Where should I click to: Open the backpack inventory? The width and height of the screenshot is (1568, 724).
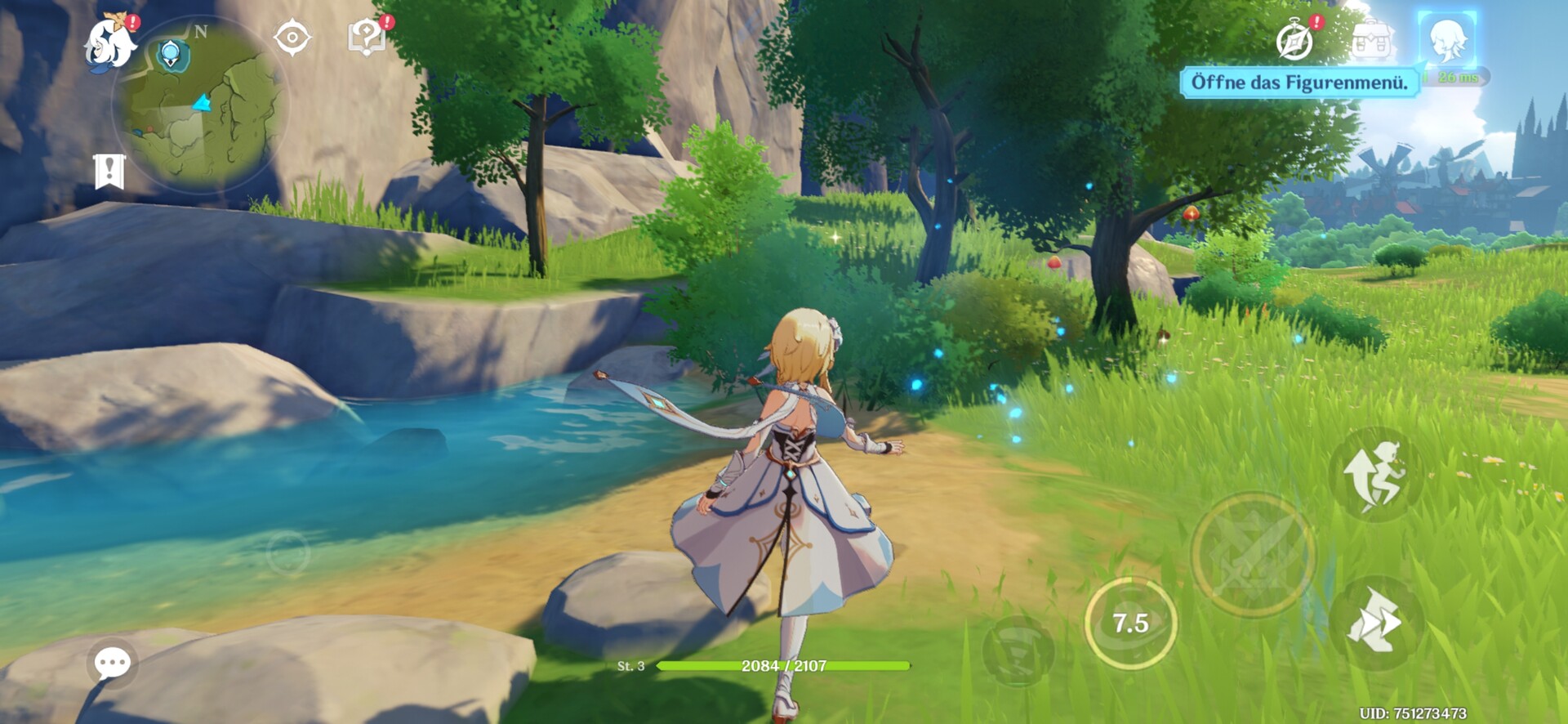coord(1371,38)
